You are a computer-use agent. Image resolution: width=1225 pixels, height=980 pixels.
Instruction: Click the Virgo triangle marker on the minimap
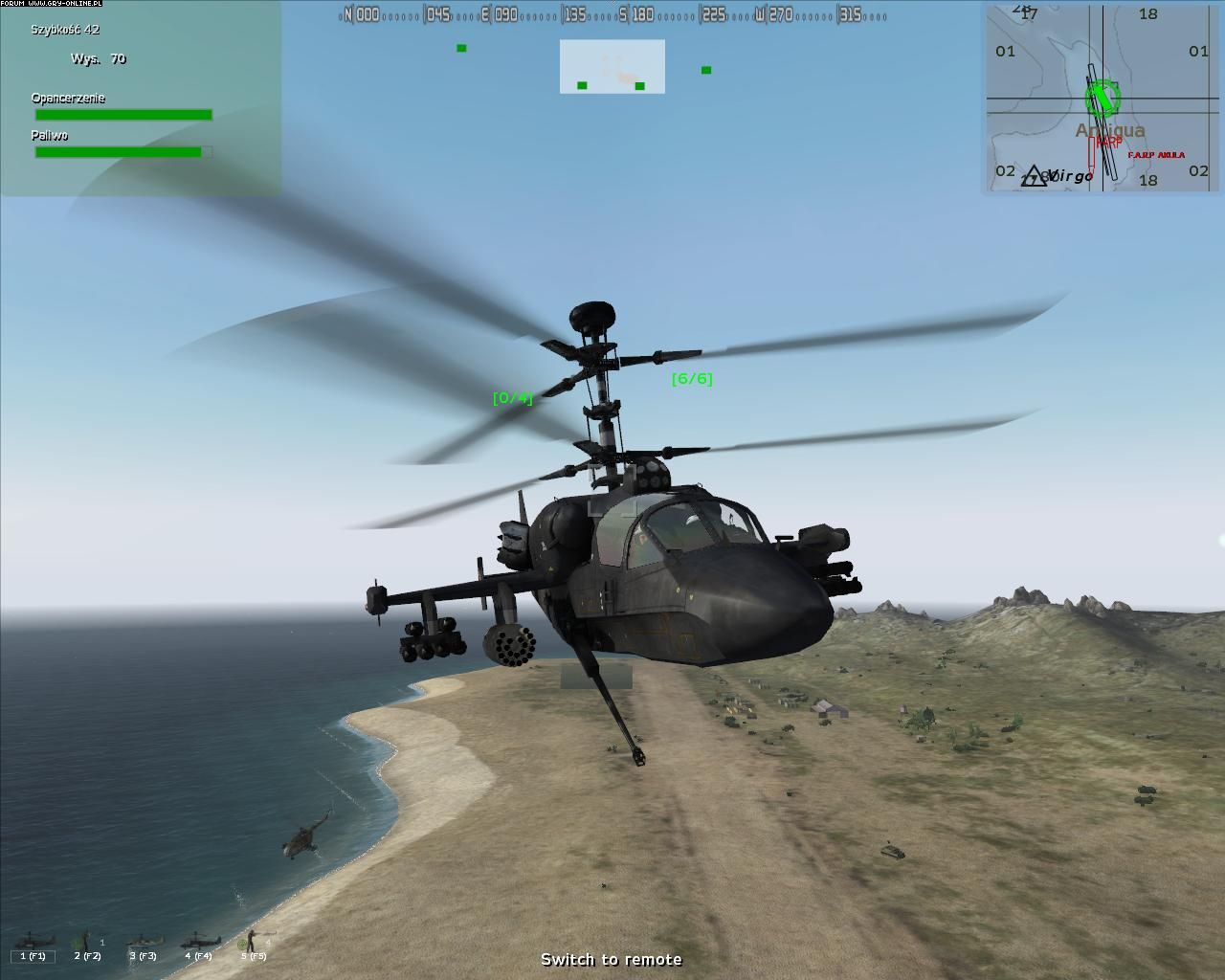[x=1035, y=176]
